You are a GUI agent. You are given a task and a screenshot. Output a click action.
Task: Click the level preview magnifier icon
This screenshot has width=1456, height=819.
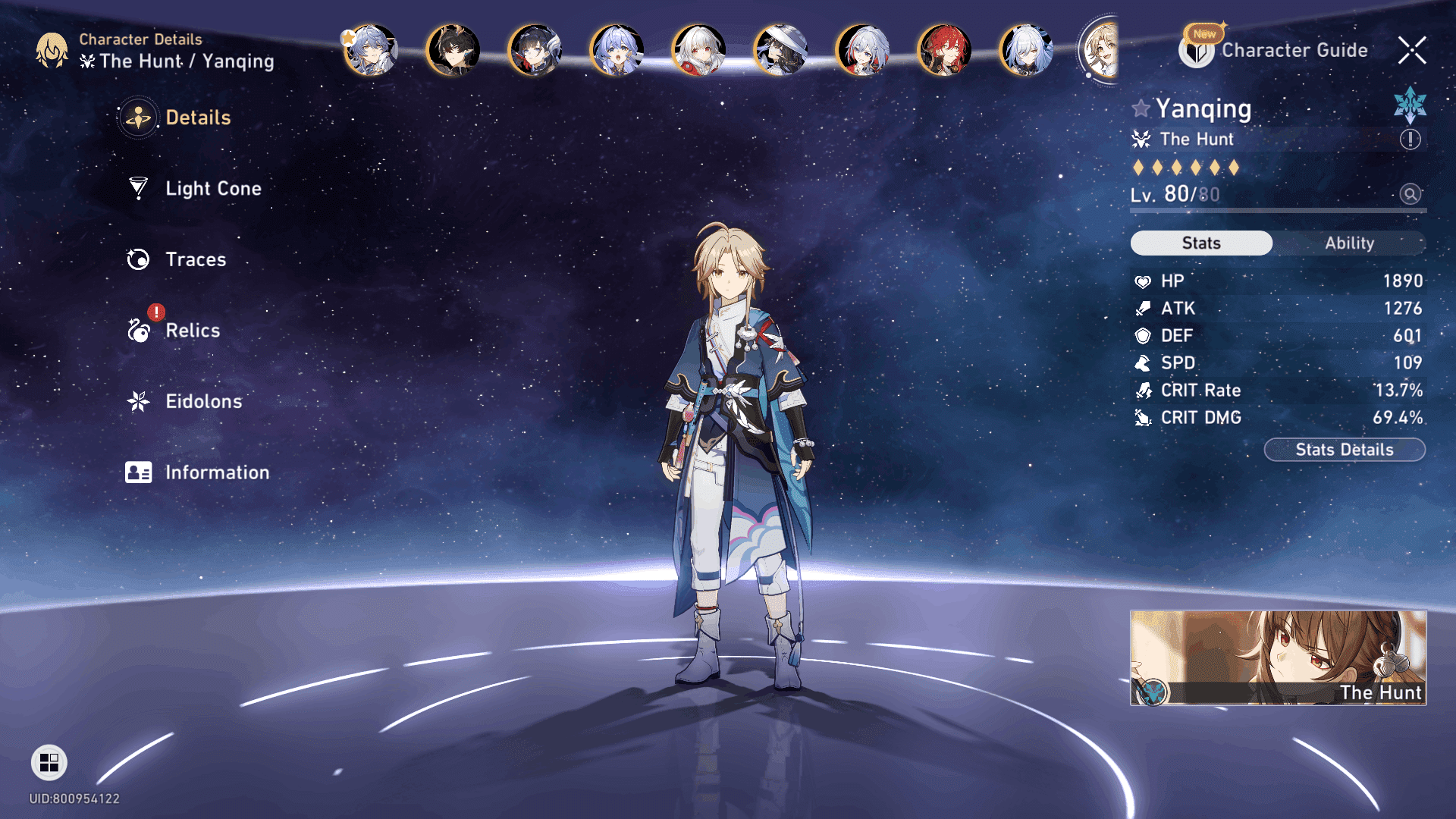(x=1410, y=194)
